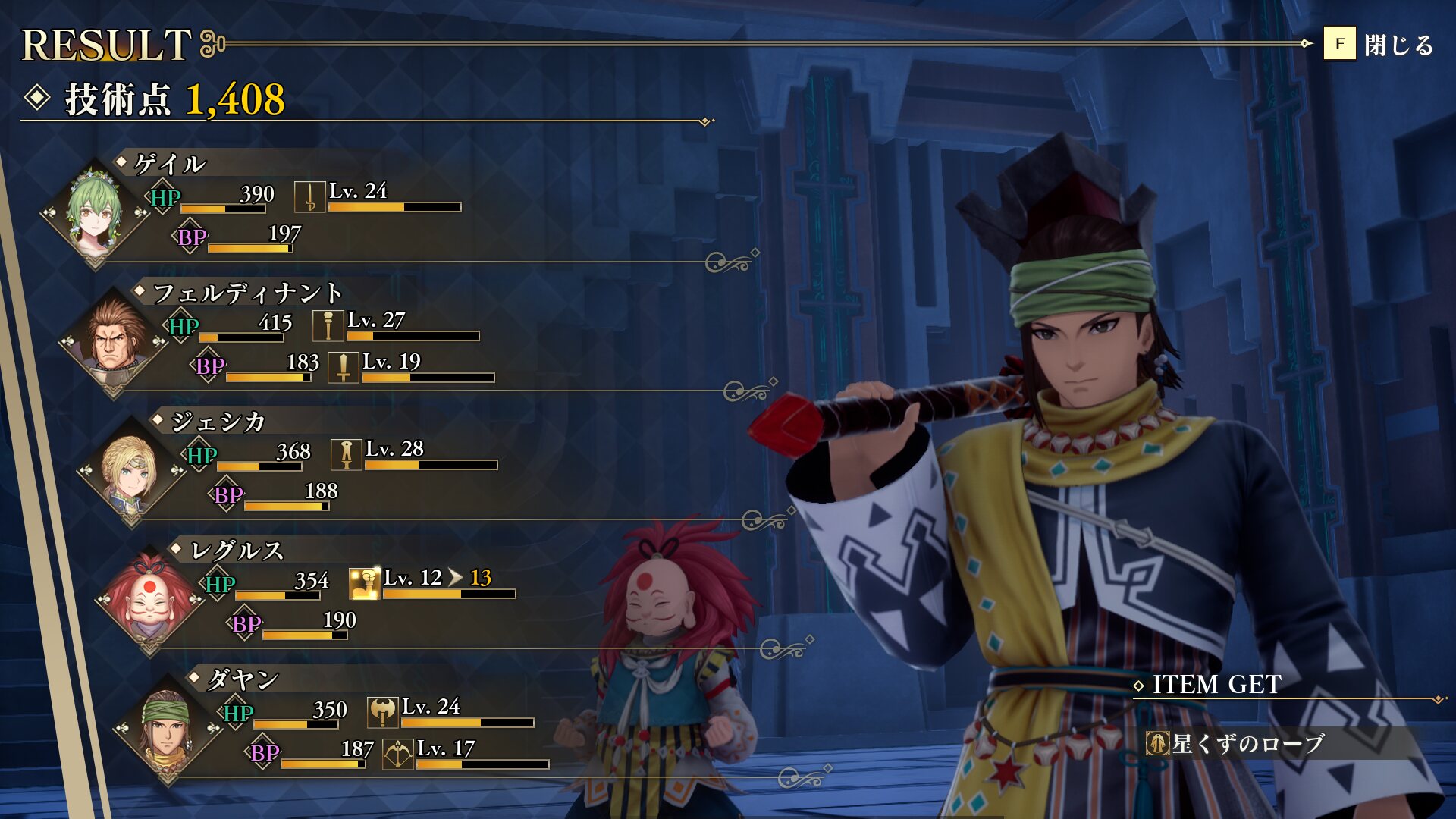1456x819 pixels.
Task: Click ジェシカ's Lv. 28 weapon icon
Action: click(x=346, y=455)
